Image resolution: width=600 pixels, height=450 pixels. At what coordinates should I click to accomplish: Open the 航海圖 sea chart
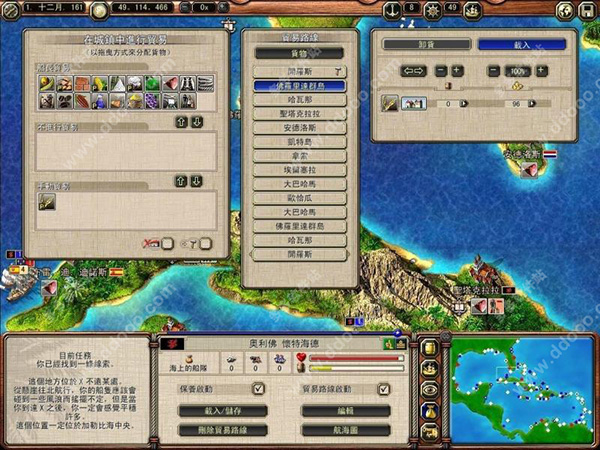343,429
